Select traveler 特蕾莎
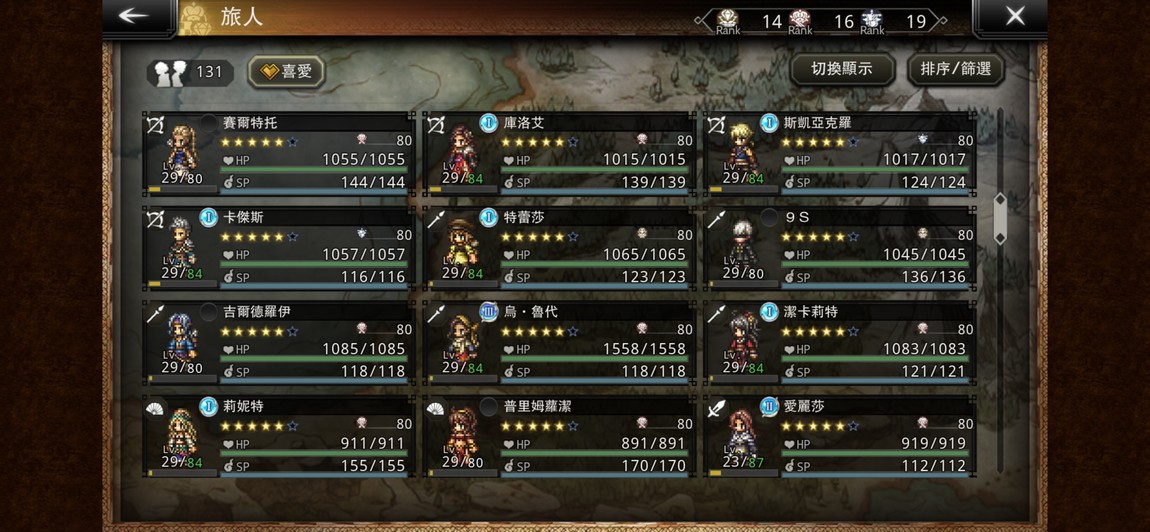This screenshot has width=1150, height=532. (x=559, y=248)
